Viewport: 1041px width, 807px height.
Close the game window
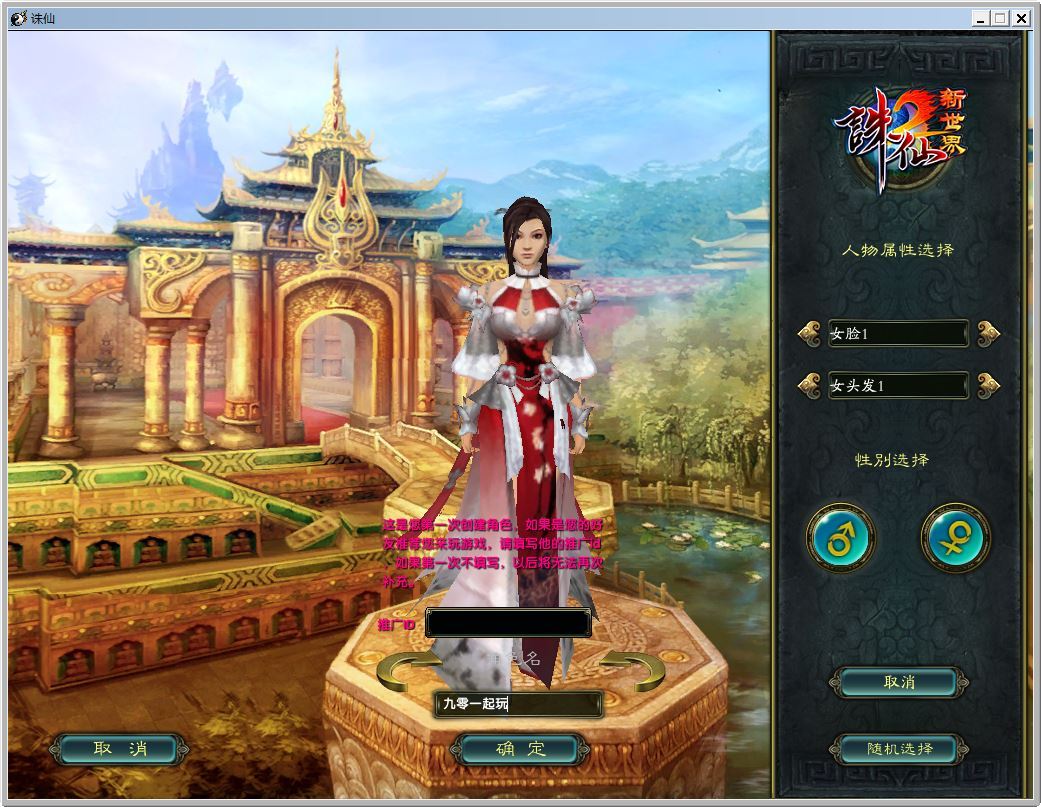[1021, 18]
